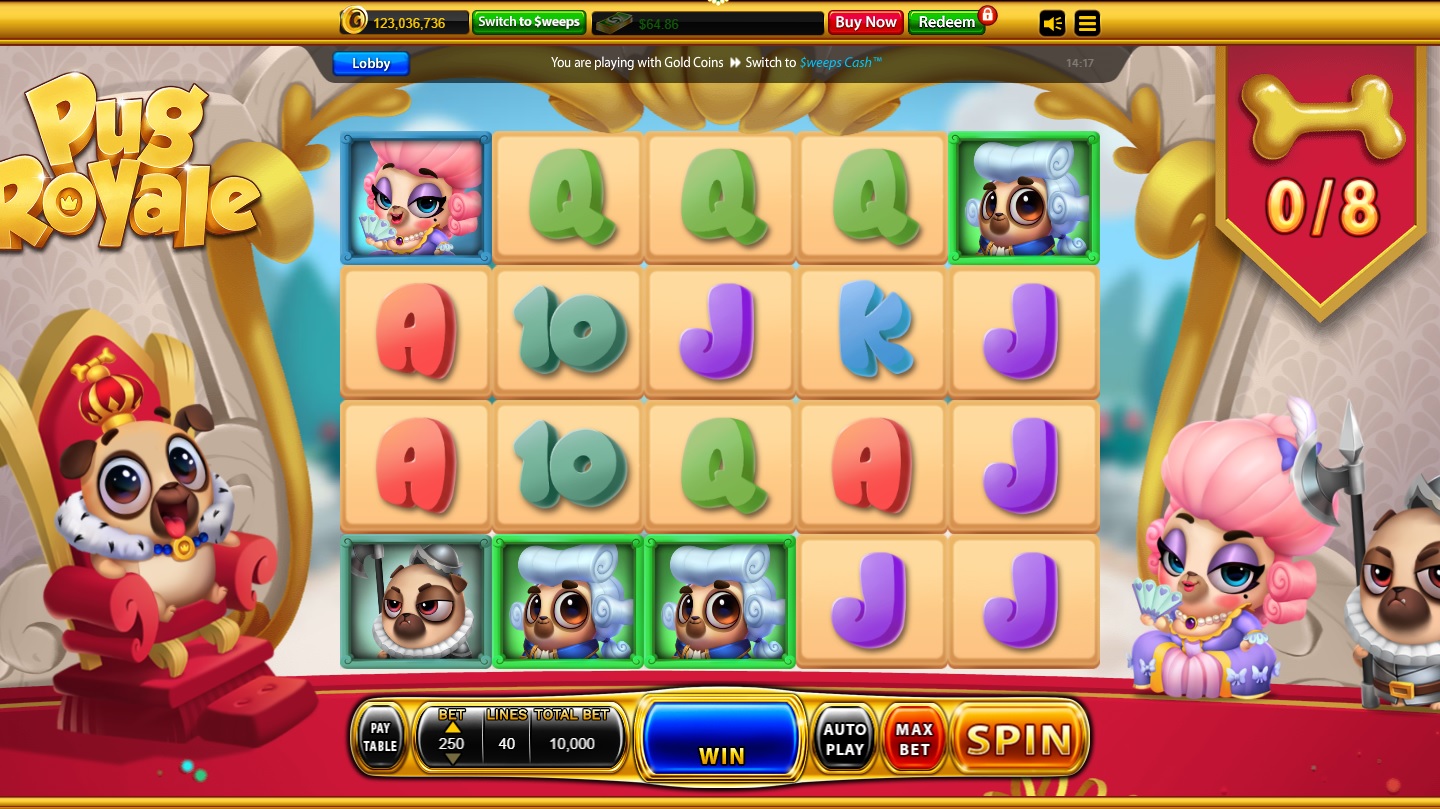Open the Buy Now shop
This screenshot has width=1440, height=809.
click(x=865, y=22)
